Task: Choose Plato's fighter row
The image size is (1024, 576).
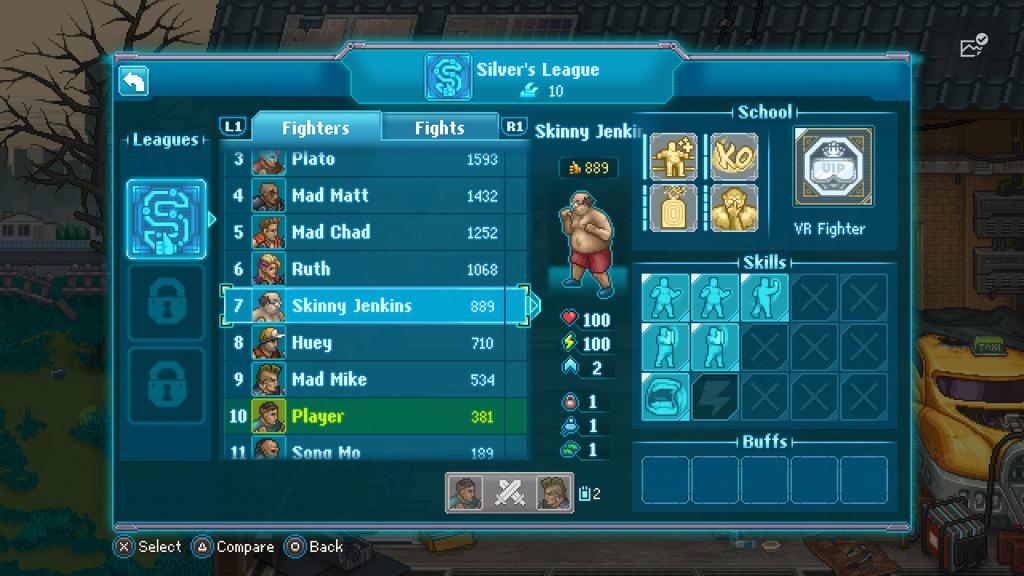Action: 374,160
